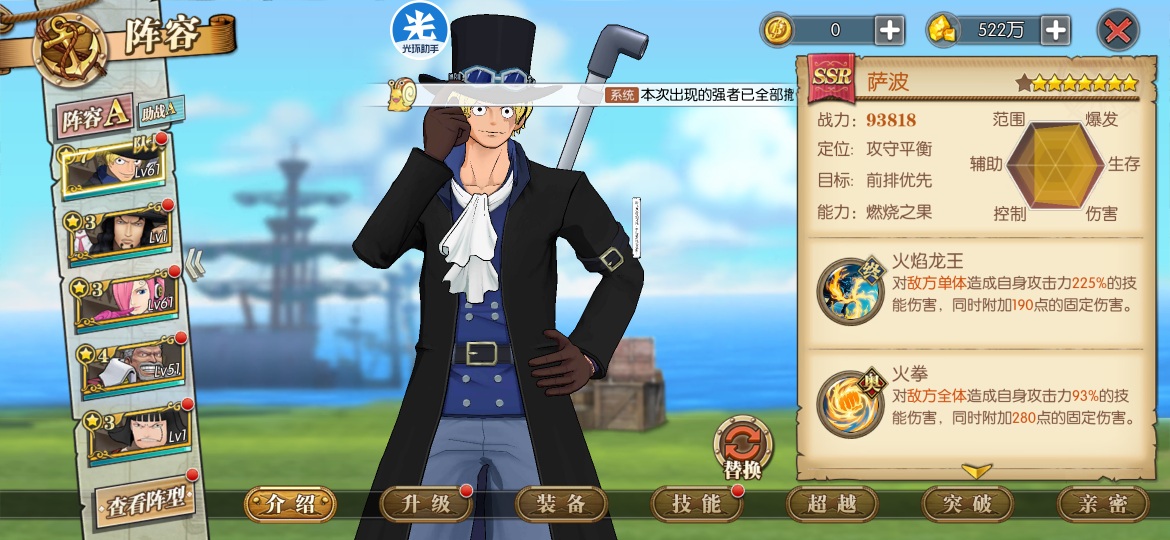The image size is (1170, 540).
Task: Add more gold coin currency
Action: [x=889, y=31]
